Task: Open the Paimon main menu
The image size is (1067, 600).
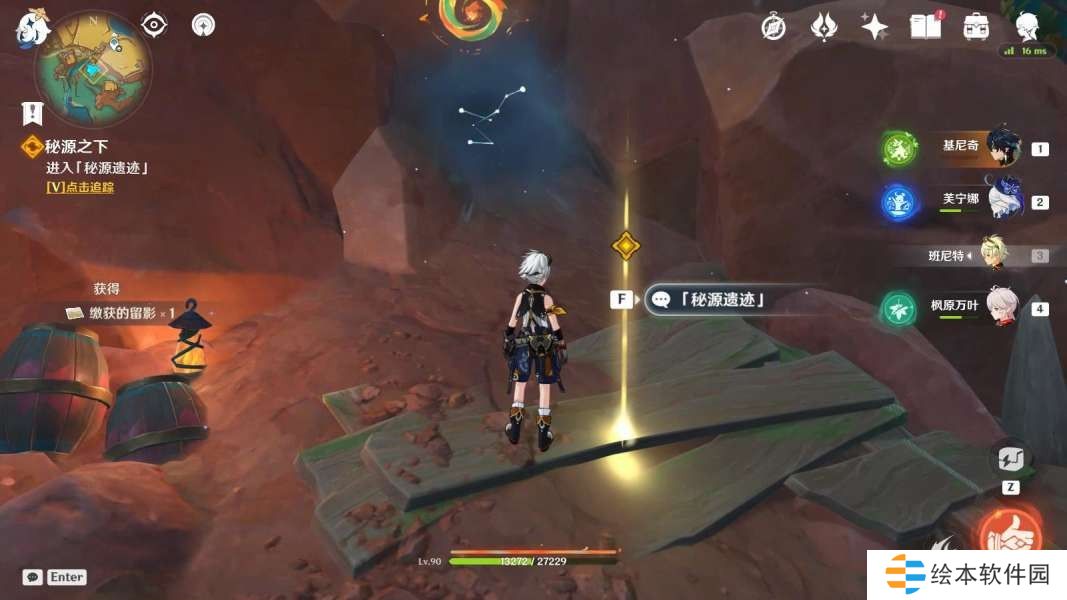Action: click(32, 28)
